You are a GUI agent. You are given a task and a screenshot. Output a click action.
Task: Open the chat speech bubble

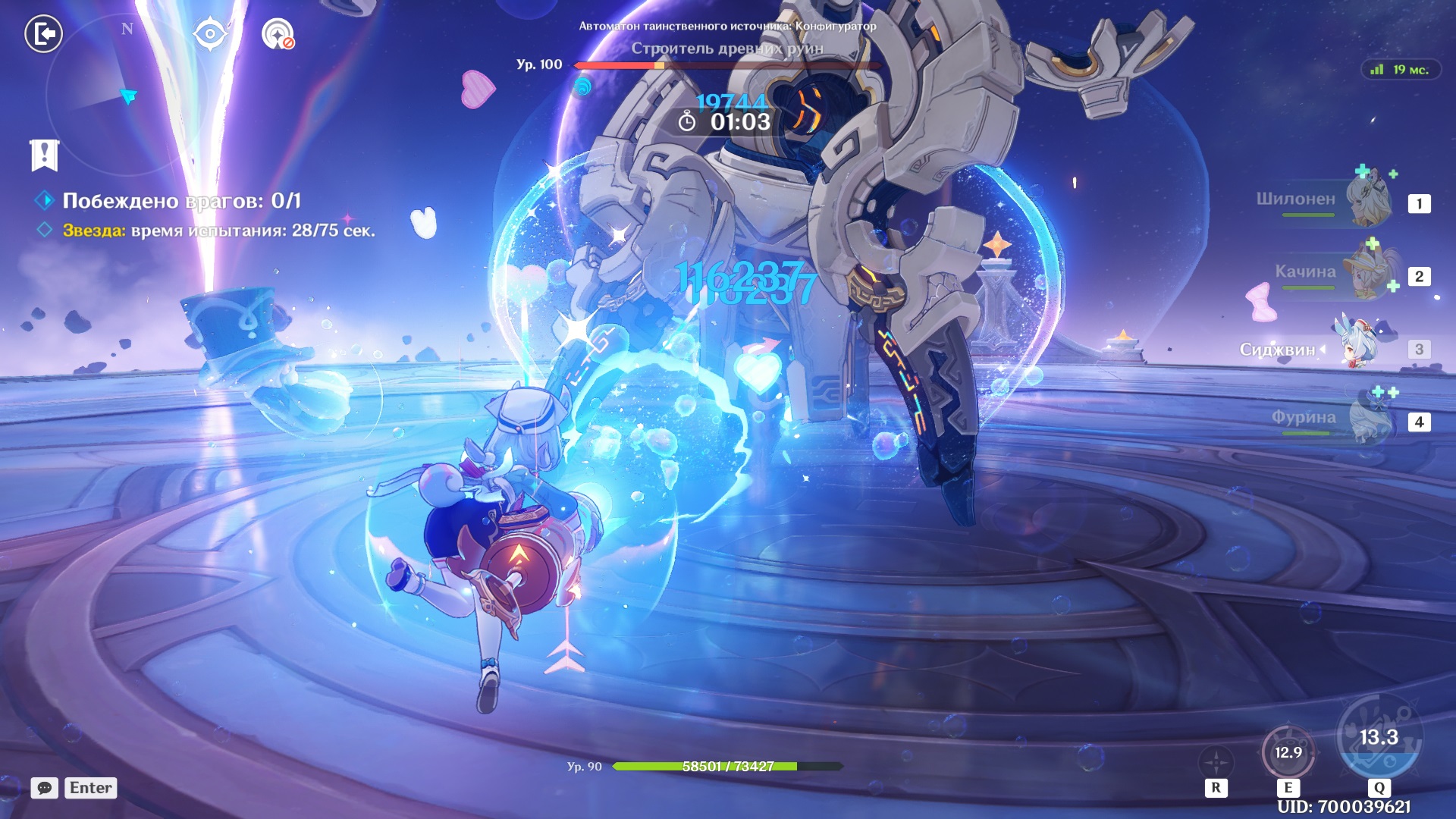[45, 788]
